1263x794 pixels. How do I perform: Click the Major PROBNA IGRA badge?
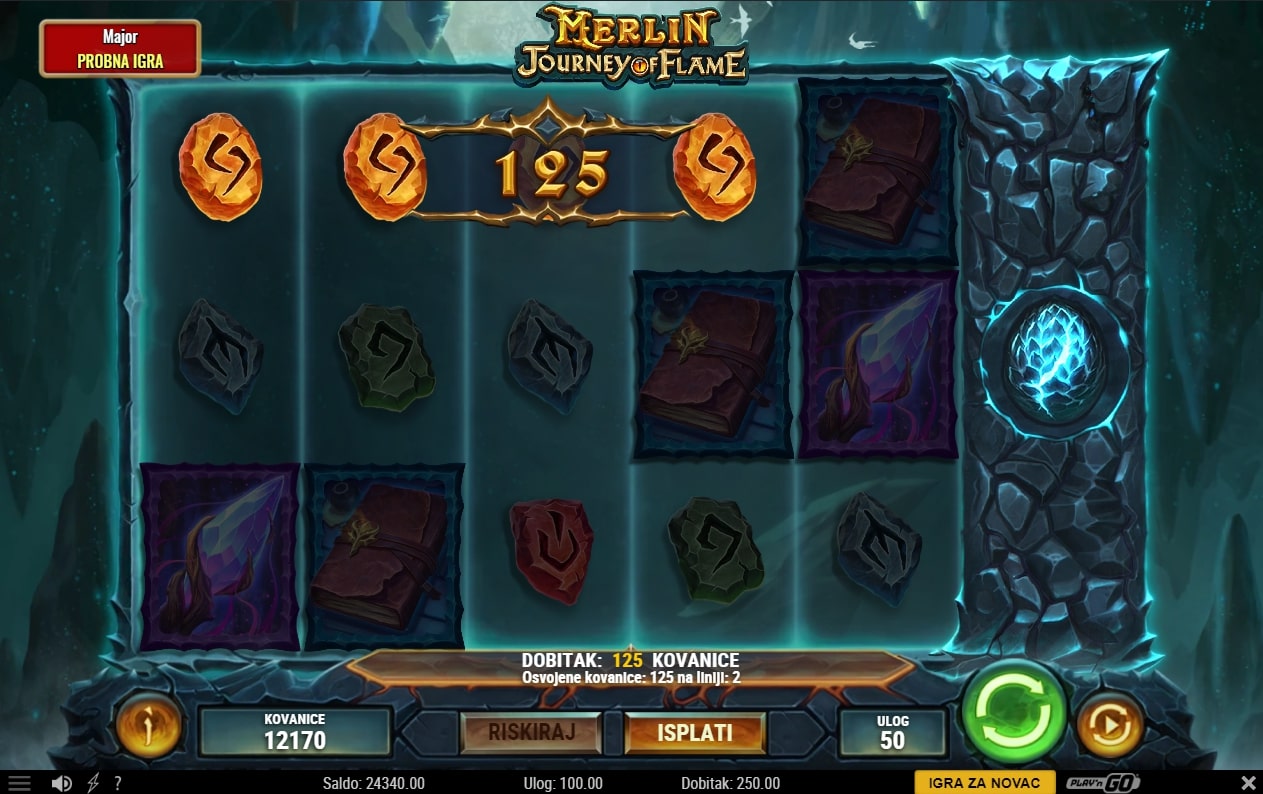[x=120, y=49]
